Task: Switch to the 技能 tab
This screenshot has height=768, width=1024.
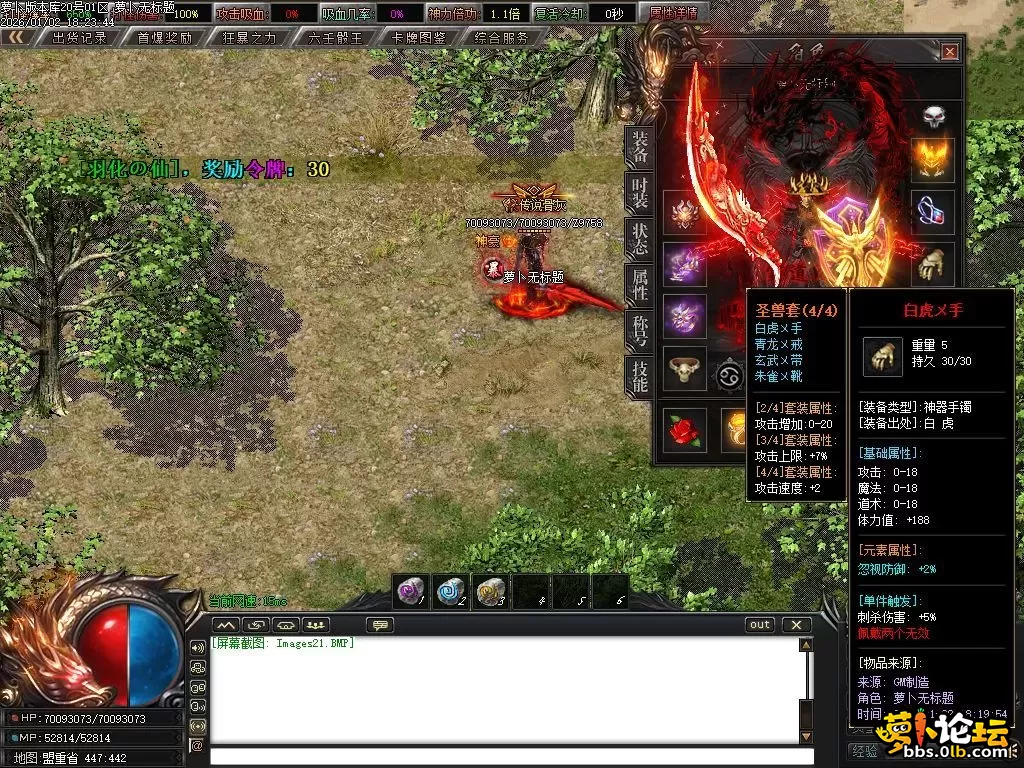Action: pyautogui.click(x=640, y=375)
